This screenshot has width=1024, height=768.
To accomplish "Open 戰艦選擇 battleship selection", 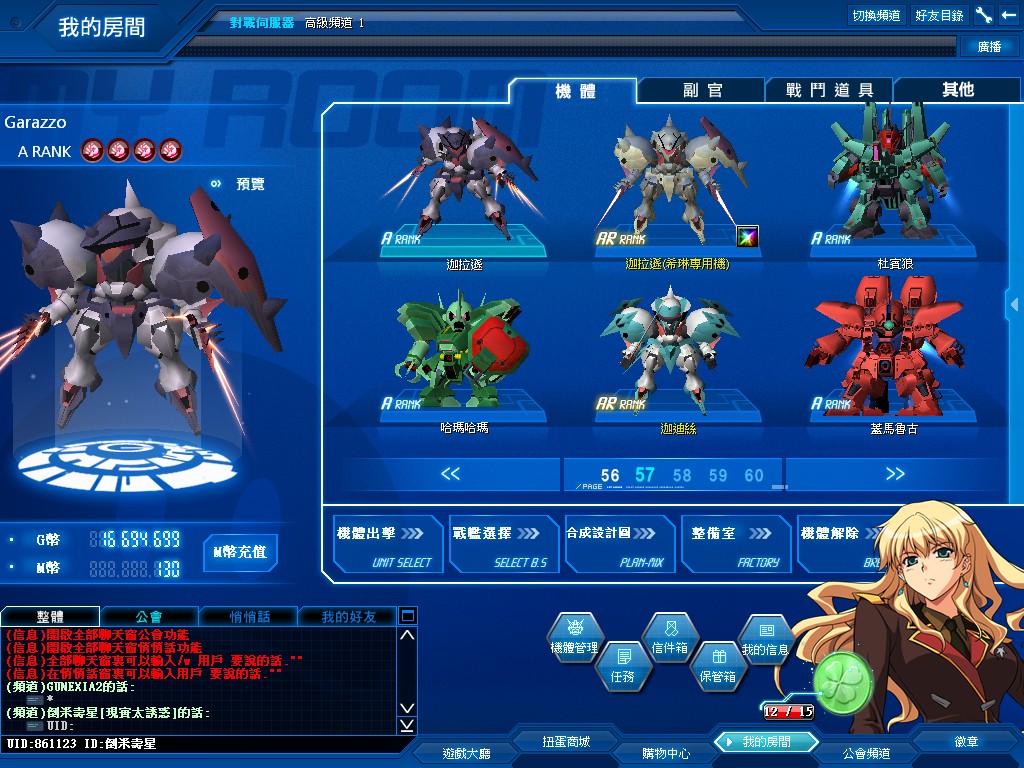I will [503, 545].
